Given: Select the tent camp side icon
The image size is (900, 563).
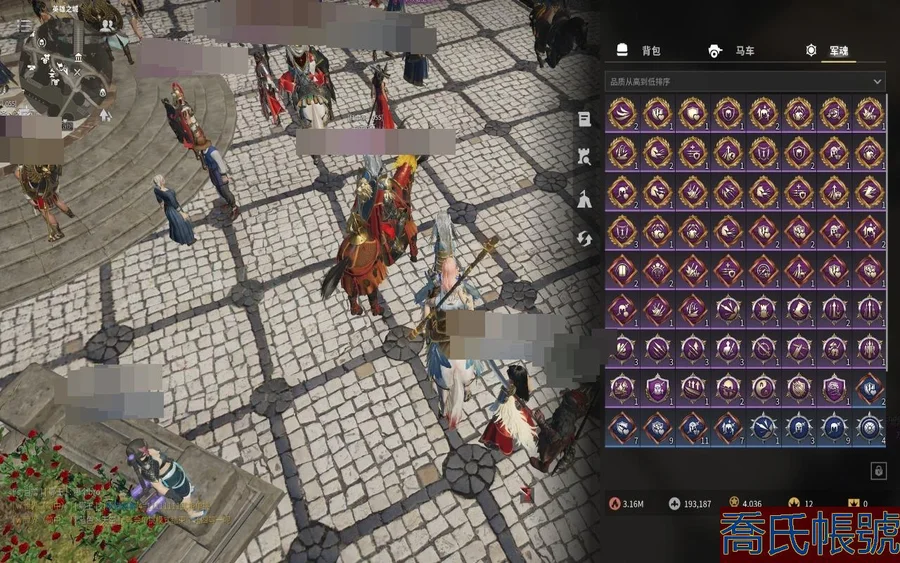Looking at the screenshot, I should (x=584, y=199).
